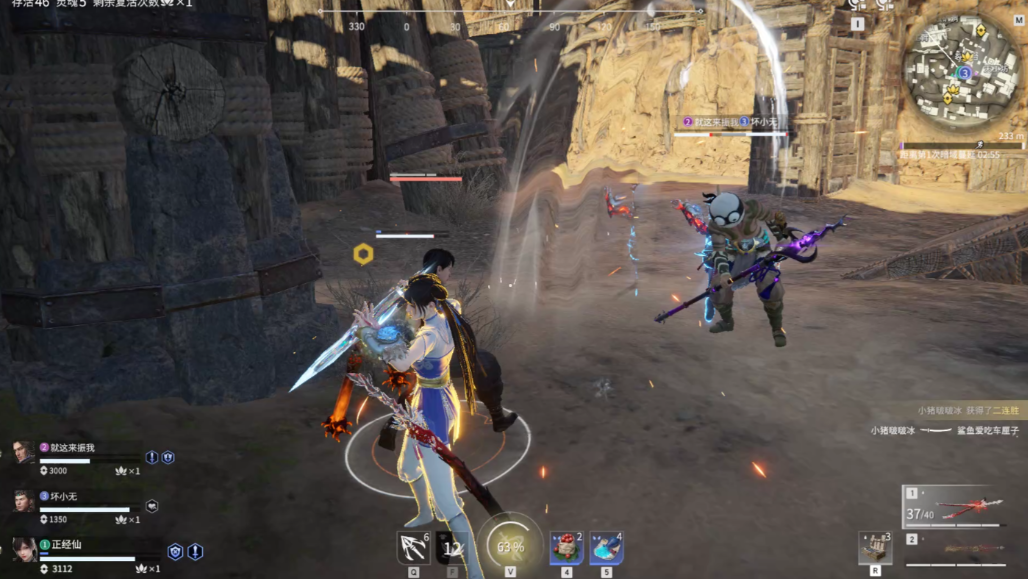This screenshot has height=579, width=1028.
Task: Click own portrait 正经仙 in squad list
Action: tap(24, 549)
